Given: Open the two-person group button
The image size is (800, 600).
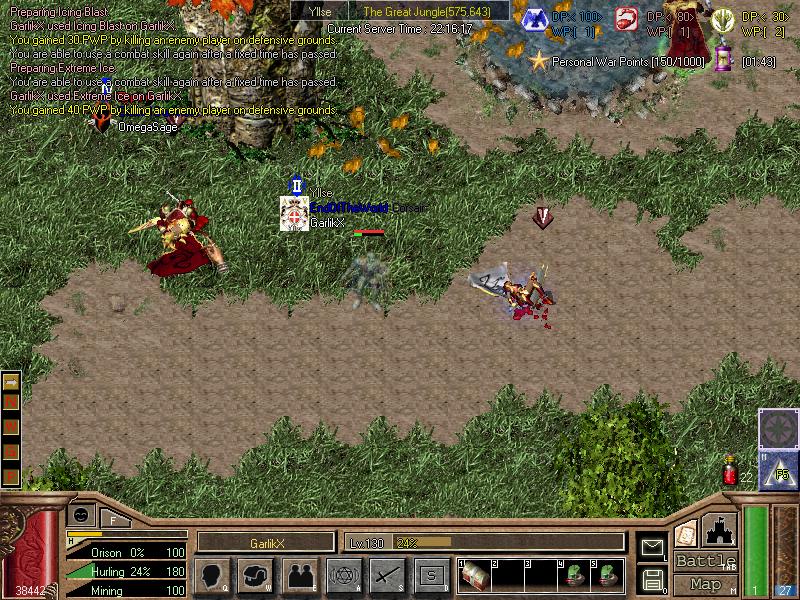Looking at the screenshot, I should [300, 575].
